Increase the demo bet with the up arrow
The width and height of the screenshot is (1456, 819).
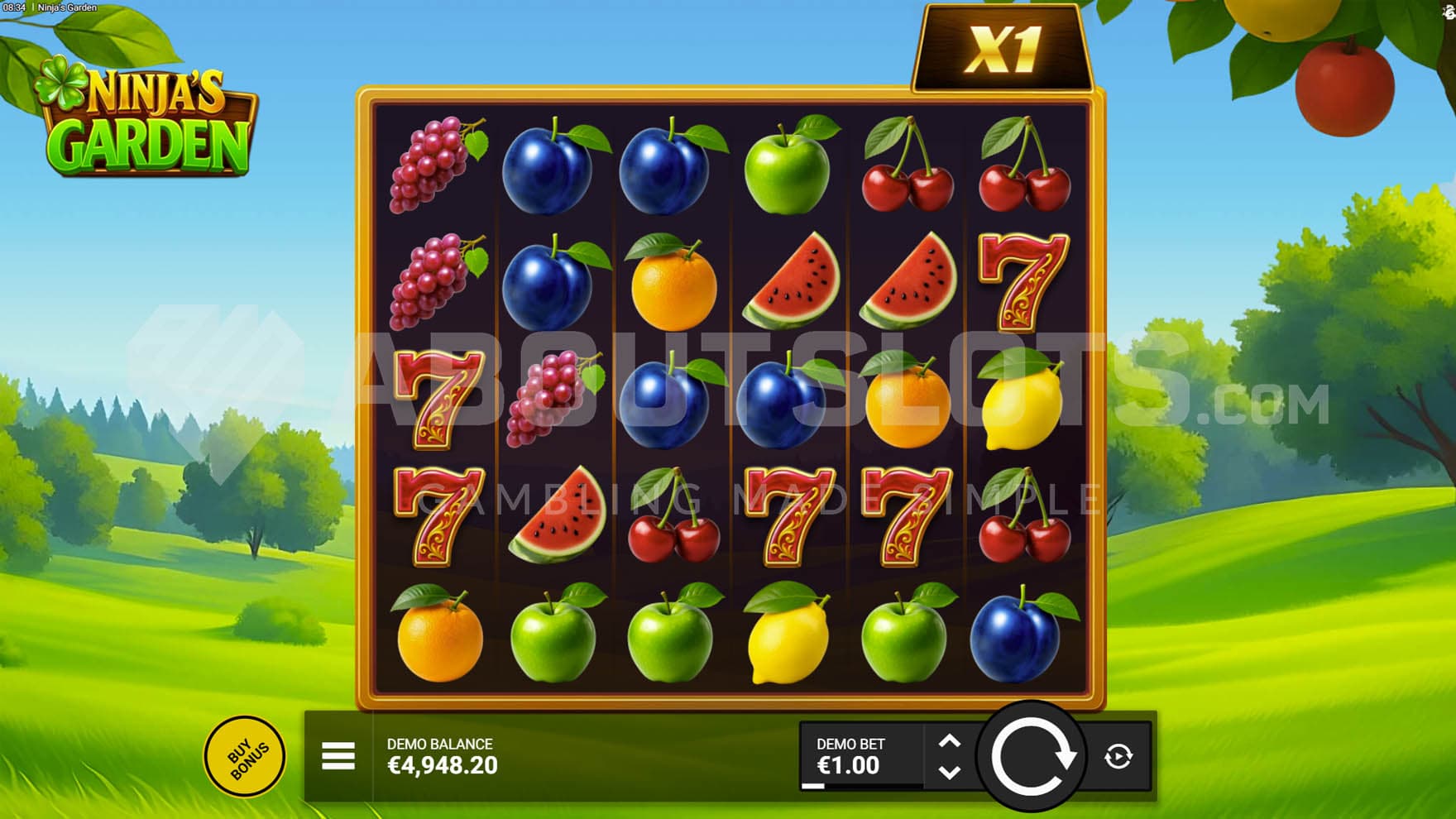pos(950,742)
